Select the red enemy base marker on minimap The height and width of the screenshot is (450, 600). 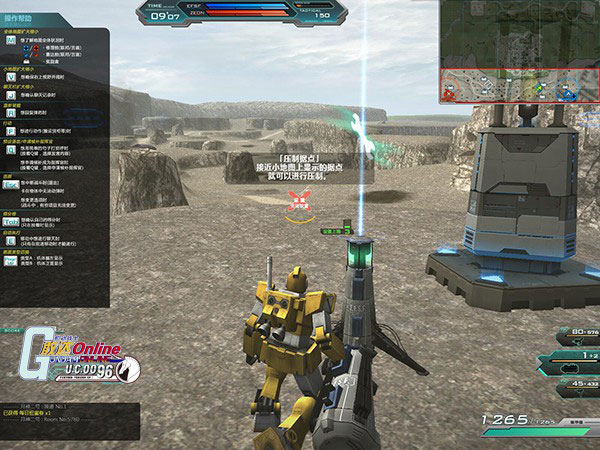(448, 92)
